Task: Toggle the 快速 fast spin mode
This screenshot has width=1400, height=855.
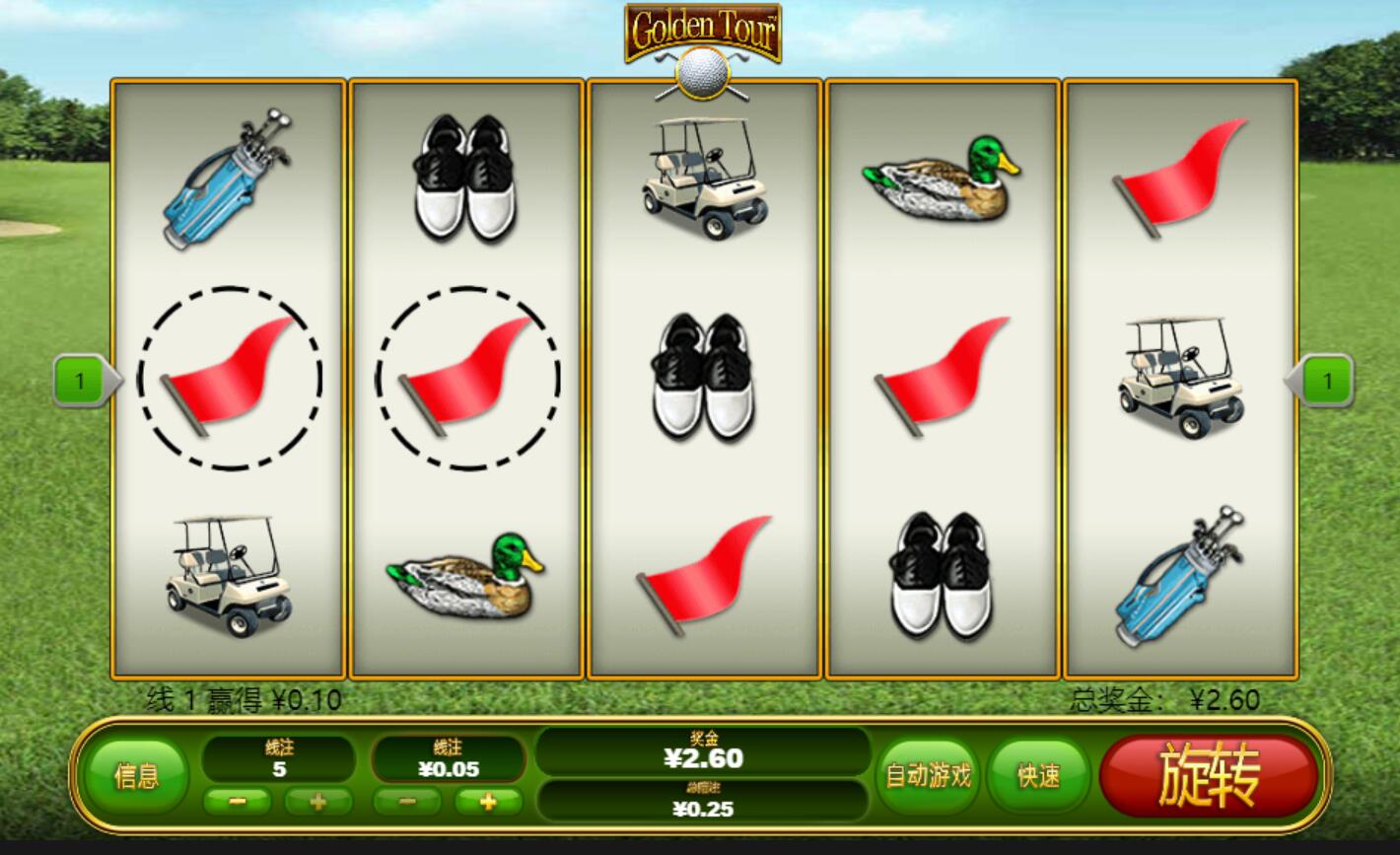Action: tap(1038, 776)
